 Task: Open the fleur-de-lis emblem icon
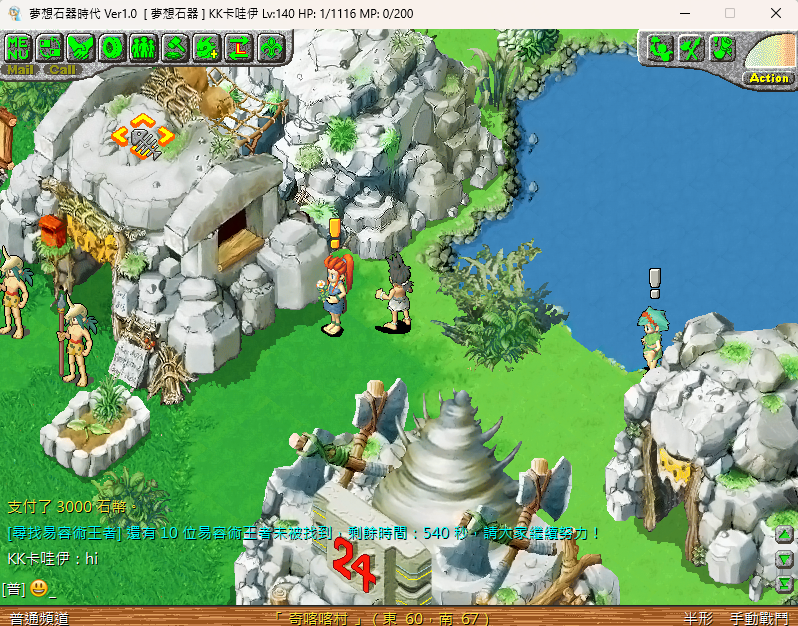tap(270, 47)
